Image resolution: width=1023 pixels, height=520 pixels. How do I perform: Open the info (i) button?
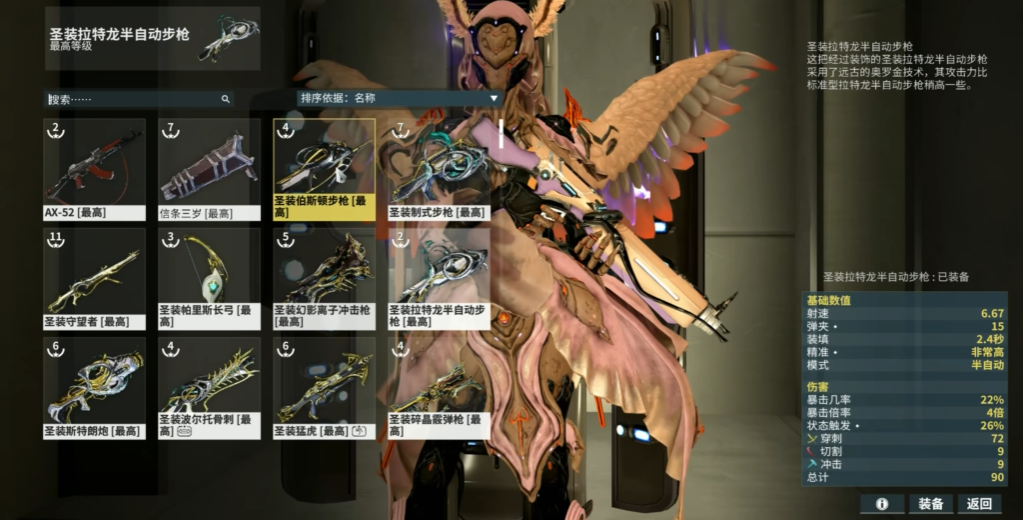(882, 504)
